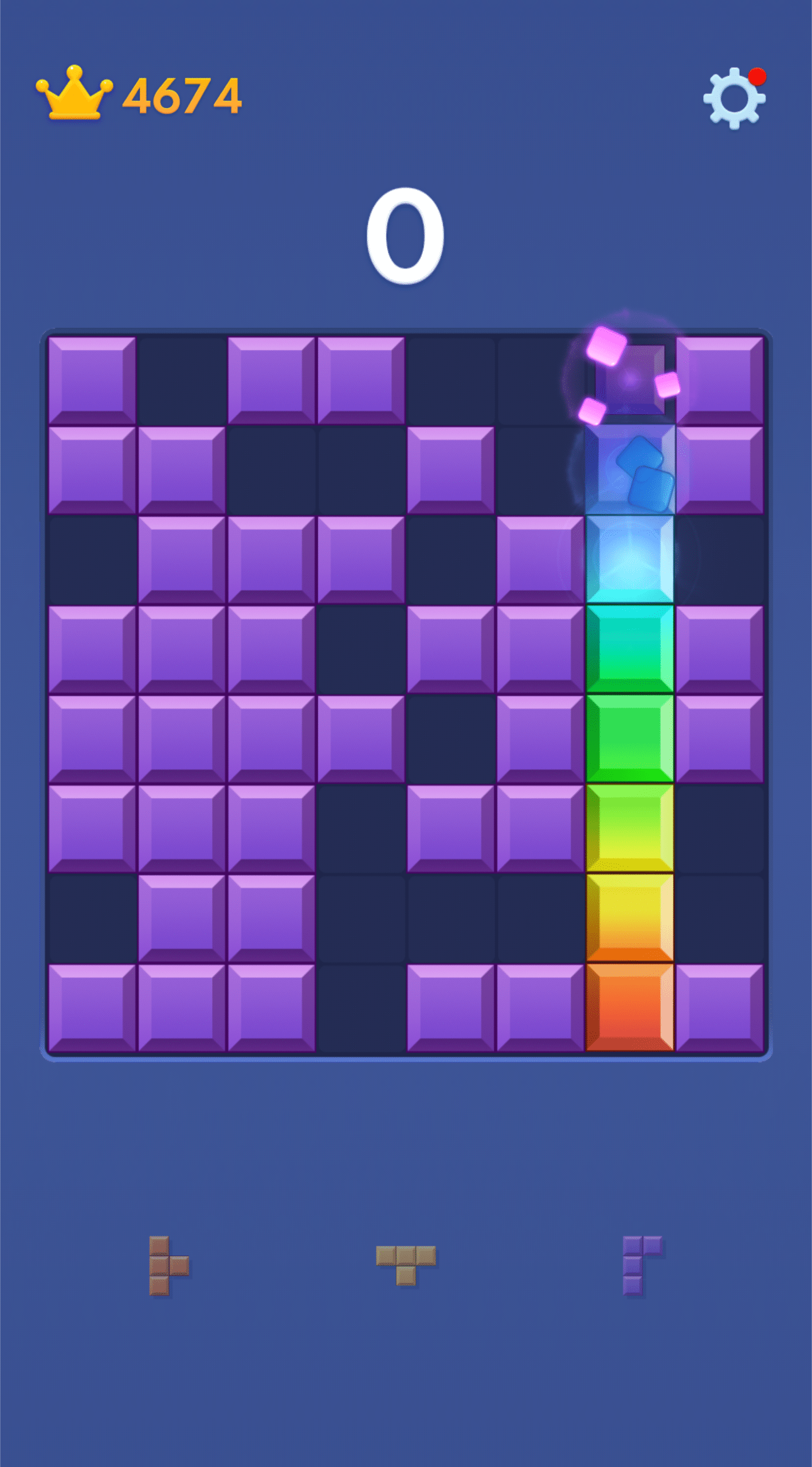The image size is (812, 1467).
Task: Tap the blue sparkling block below the pink one
Action: pyautogui.click(x=630, y=470)
